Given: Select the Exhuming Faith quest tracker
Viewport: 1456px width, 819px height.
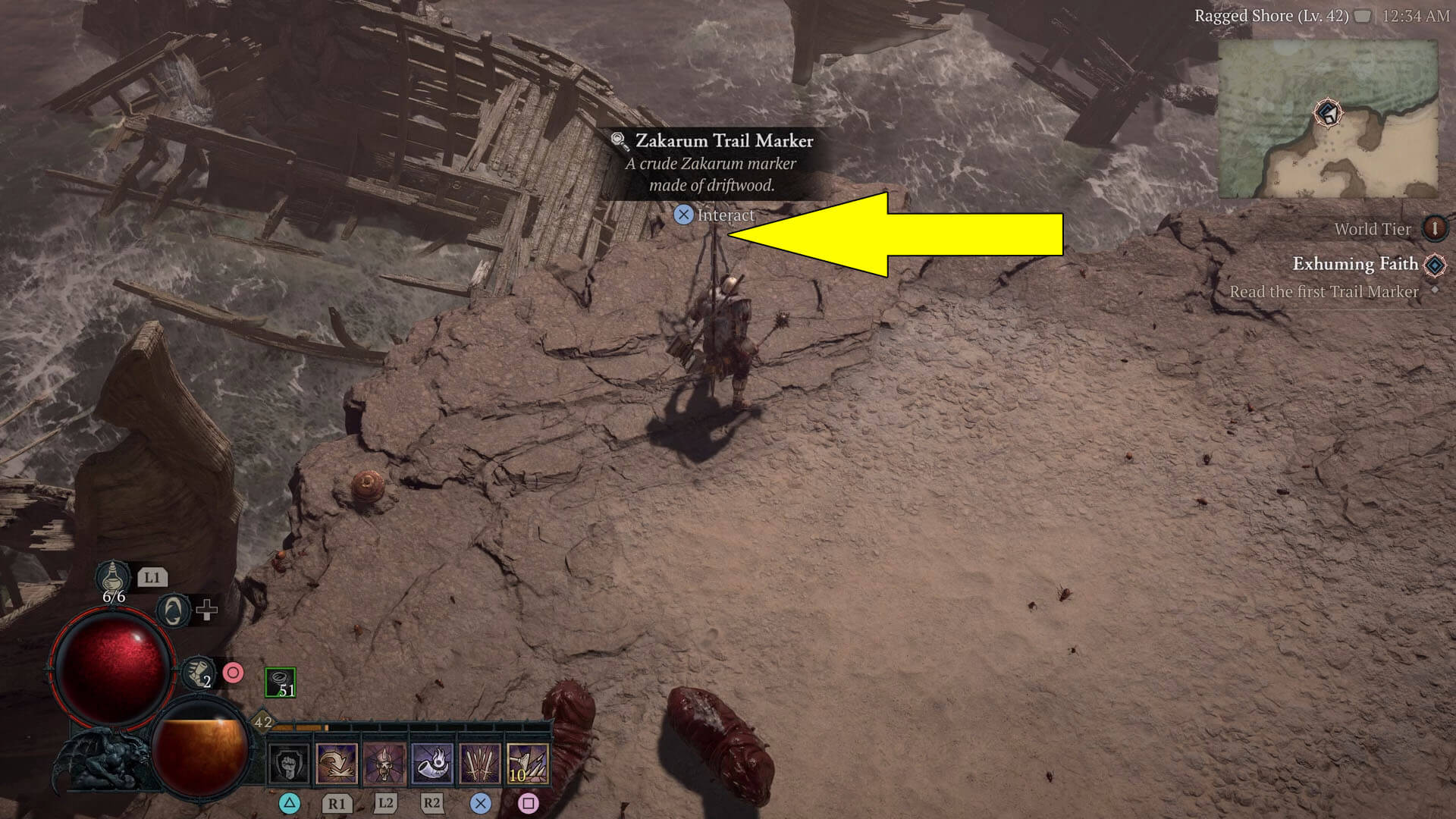Looking at the screenshot, I should click(1354, 264).
